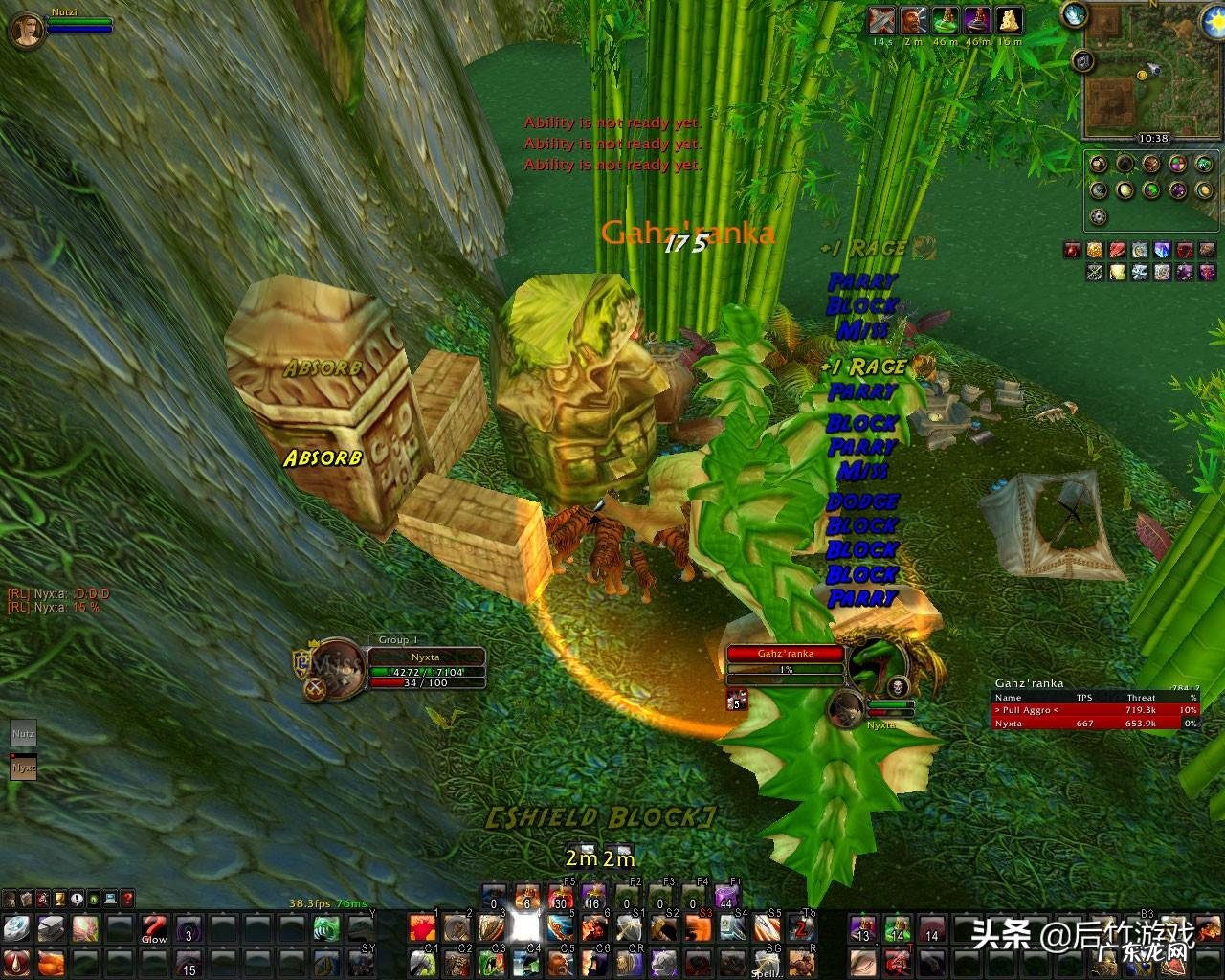The height and width of the screenshot is (980, 1225).
Task: Select the cheese food buff icon
Action: coord(1009,21)
